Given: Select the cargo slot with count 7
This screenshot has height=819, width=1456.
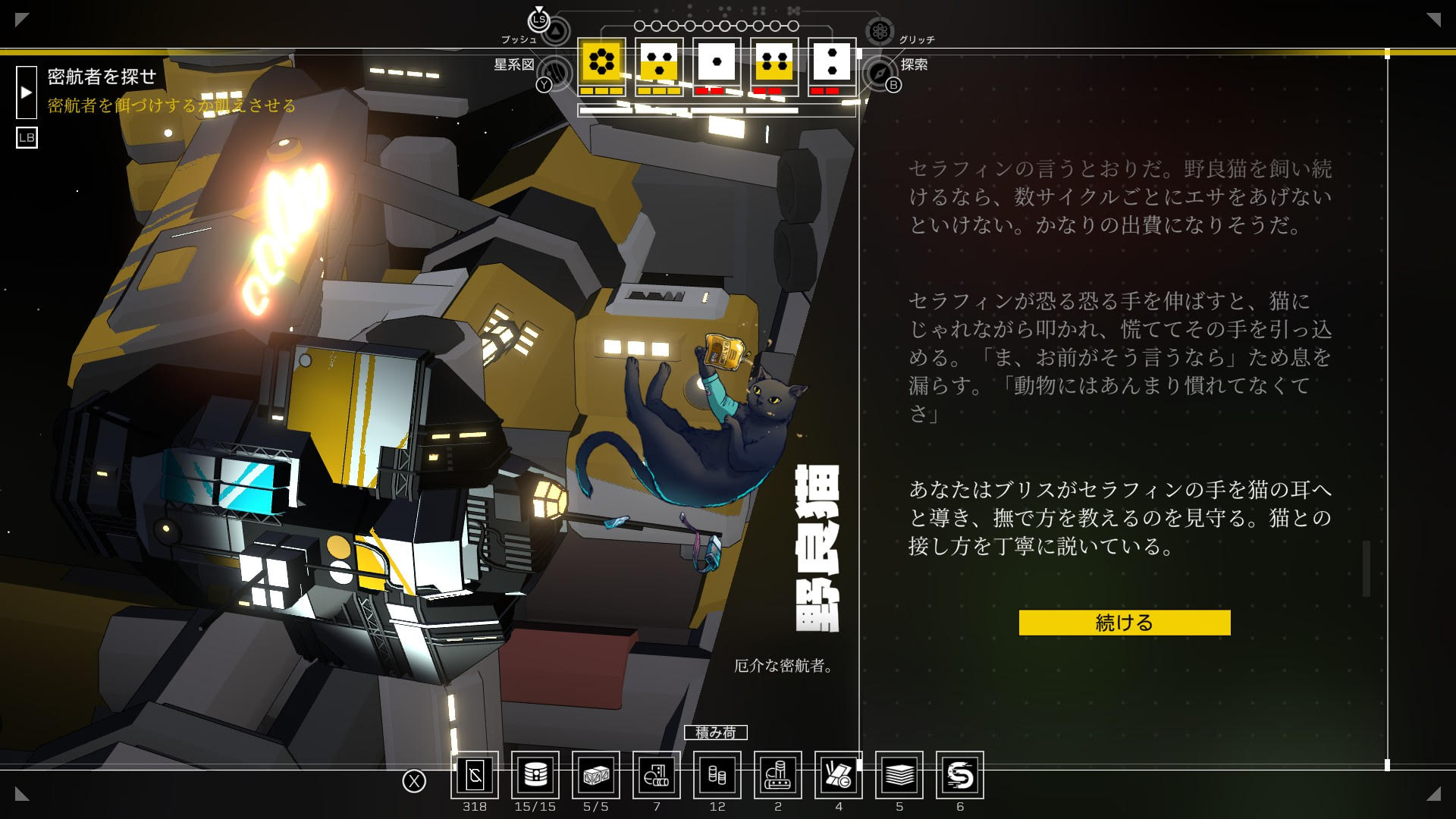Looking at the screenshot, I should click(657, 775).
